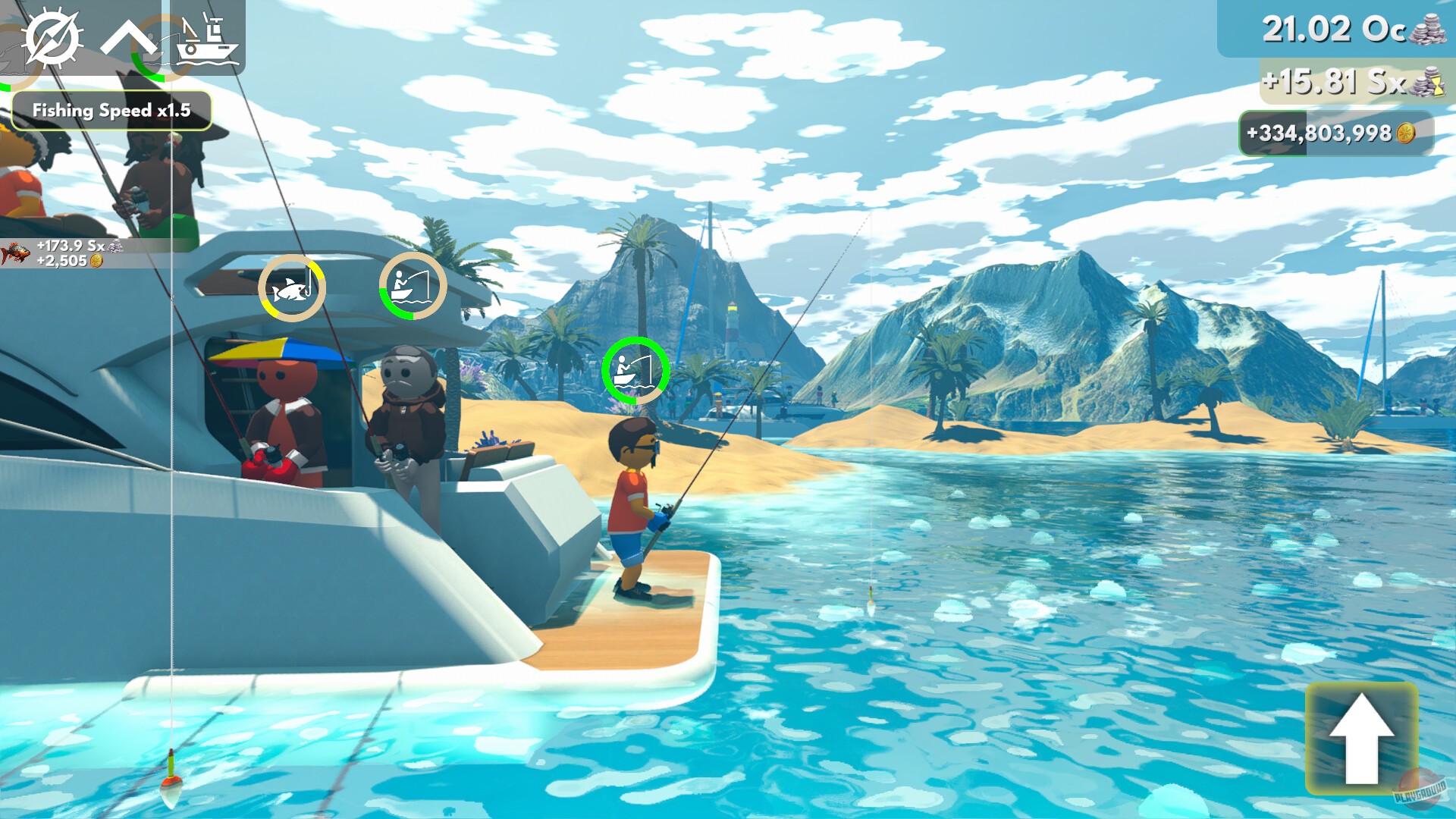
Task: Open the ship's helm wheel icon
Action: point(53,36)
